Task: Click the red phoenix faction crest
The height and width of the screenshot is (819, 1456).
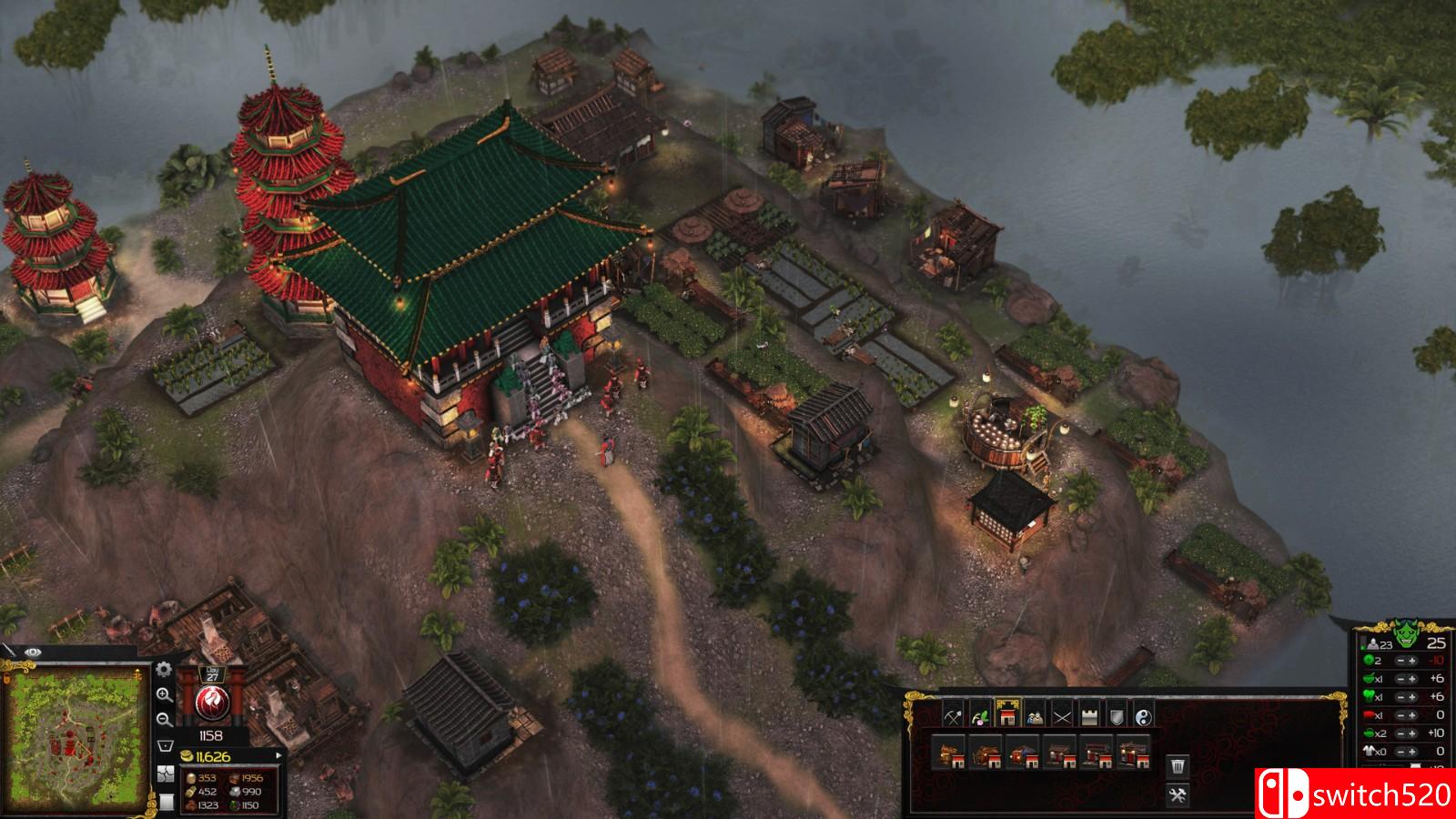Action: click(x=213, y=701)
